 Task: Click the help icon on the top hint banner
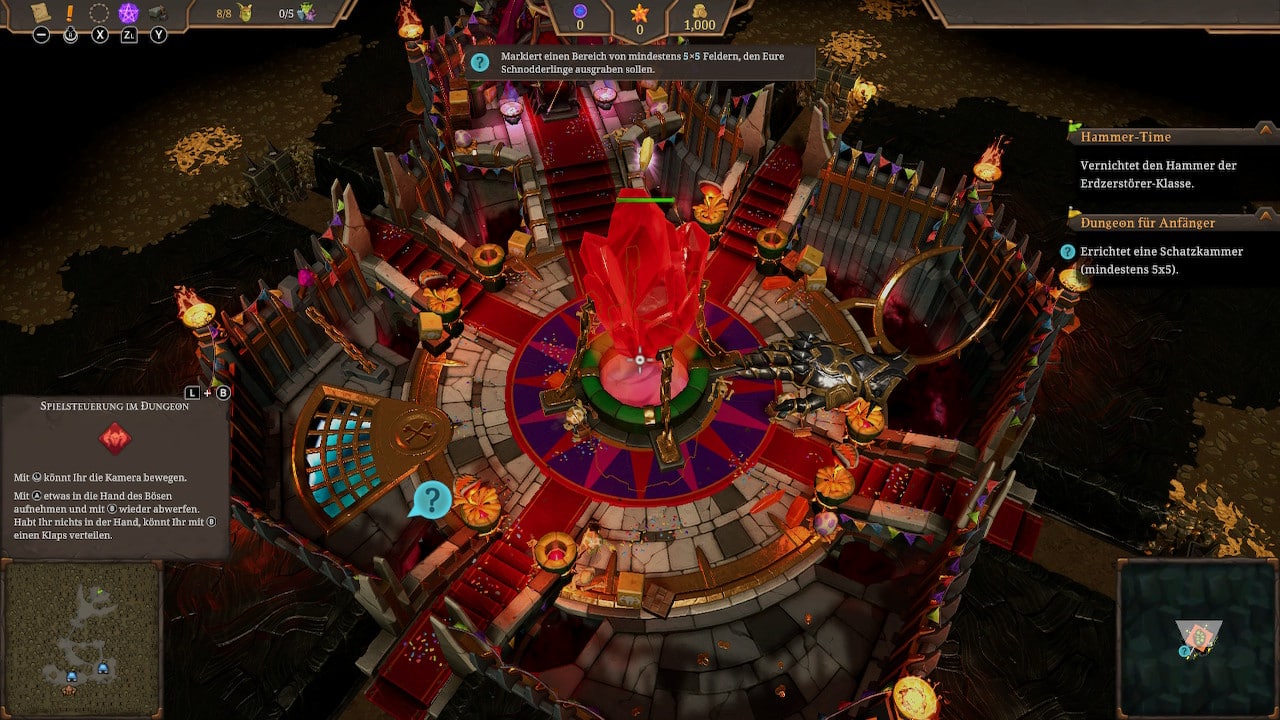pos(480,62)
